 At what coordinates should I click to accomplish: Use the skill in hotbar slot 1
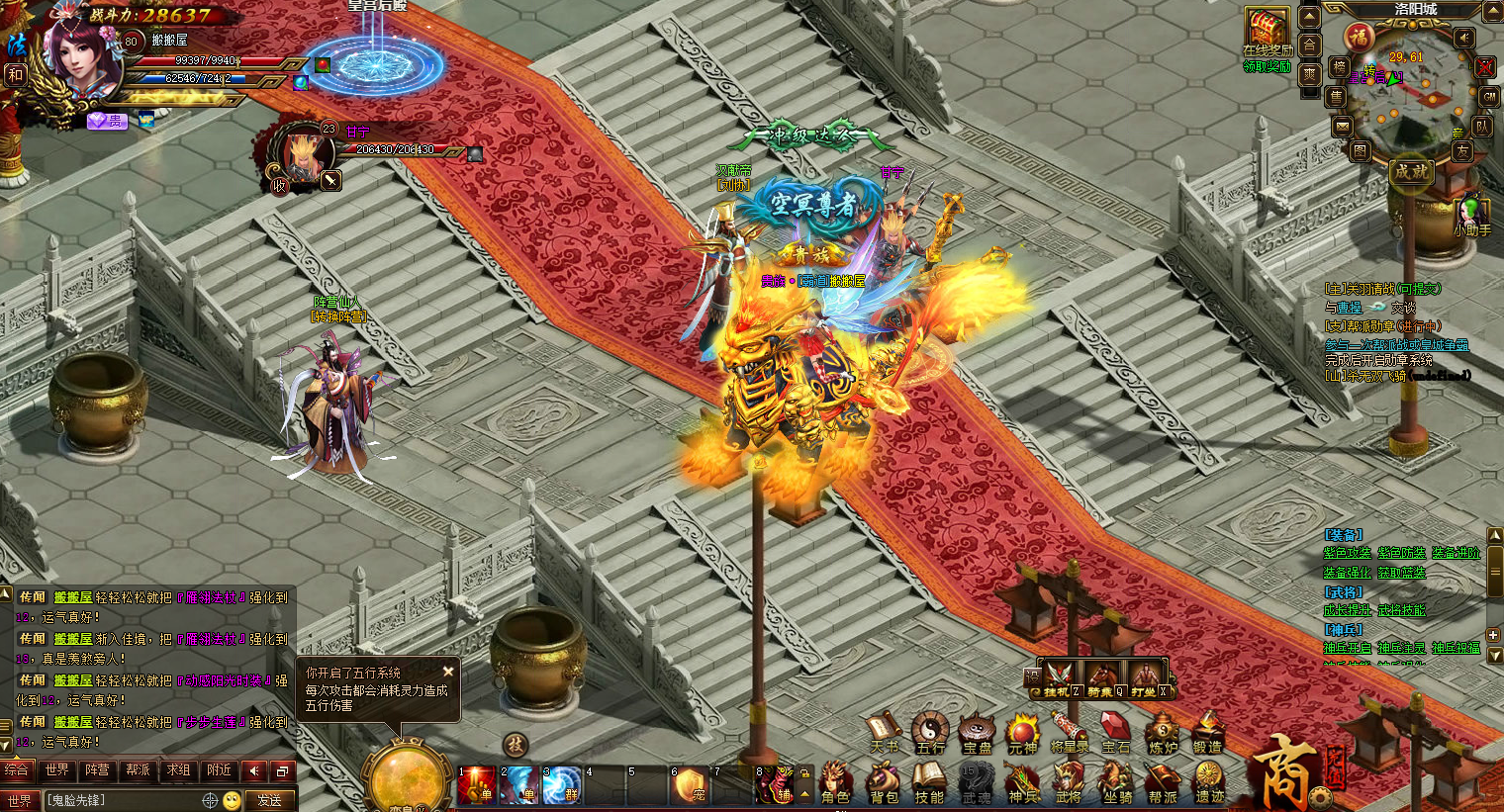pos(476,785)
